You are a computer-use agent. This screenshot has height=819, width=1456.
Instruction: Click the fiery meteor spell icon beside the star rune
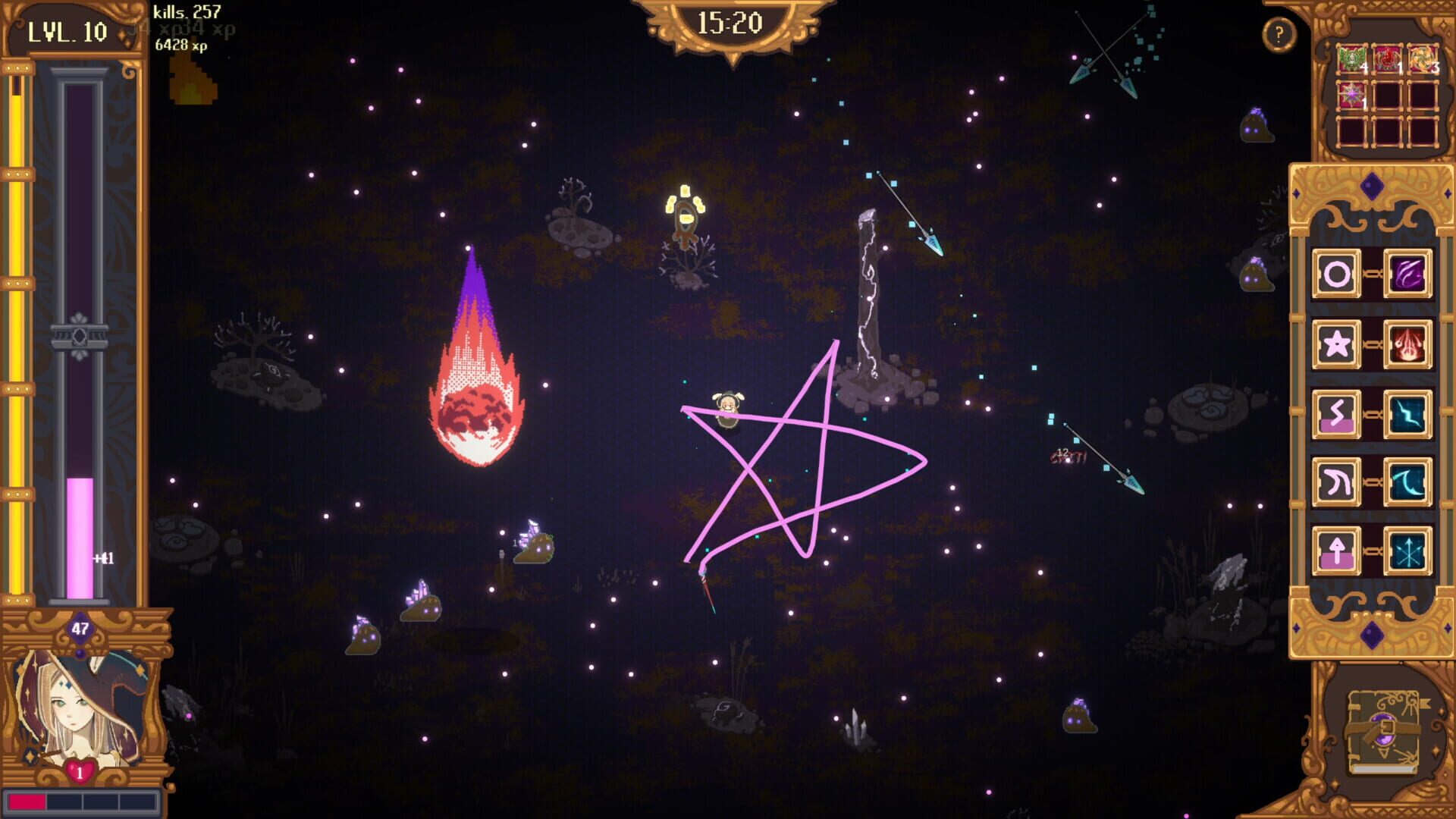(x=1409, y=342)
